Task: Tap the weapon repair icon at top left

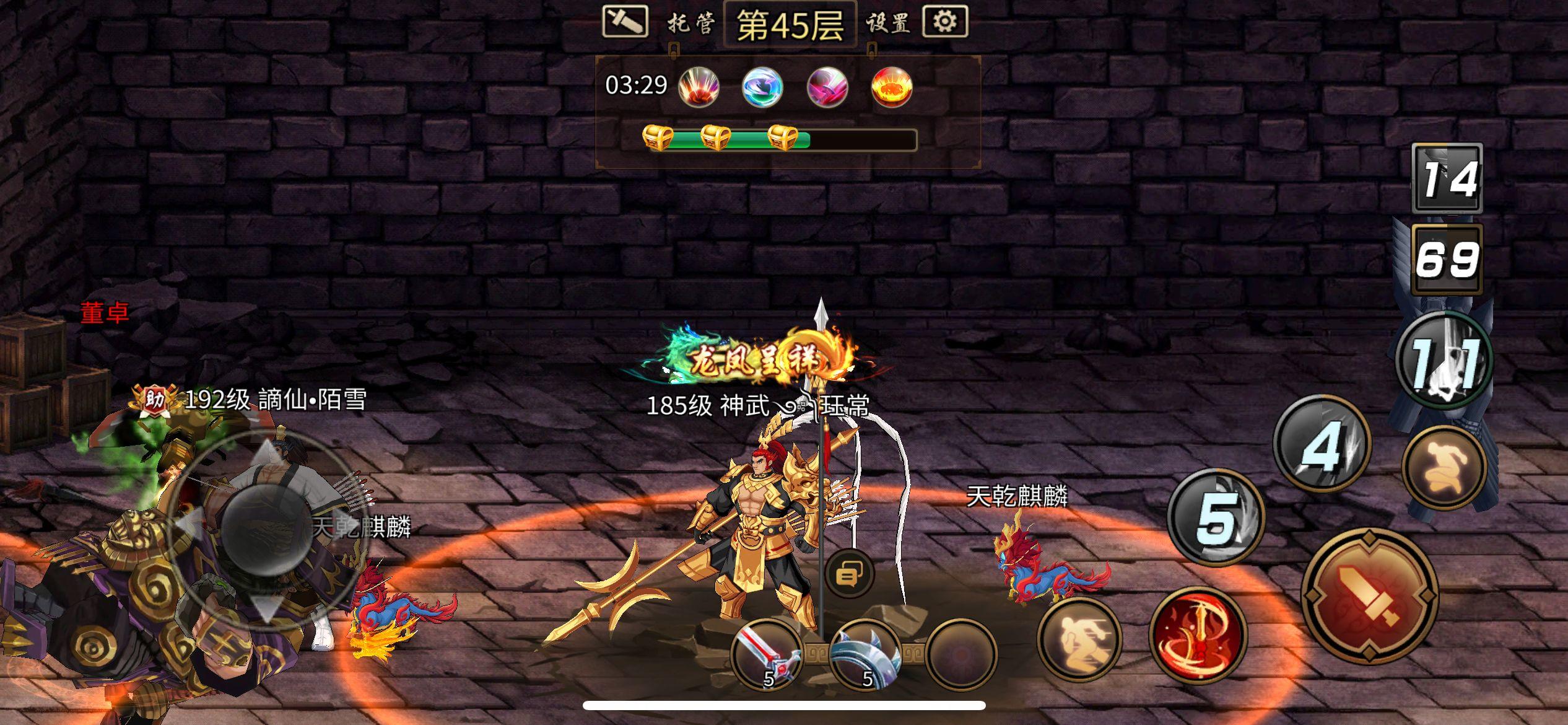Action: [x=625, y=22]
